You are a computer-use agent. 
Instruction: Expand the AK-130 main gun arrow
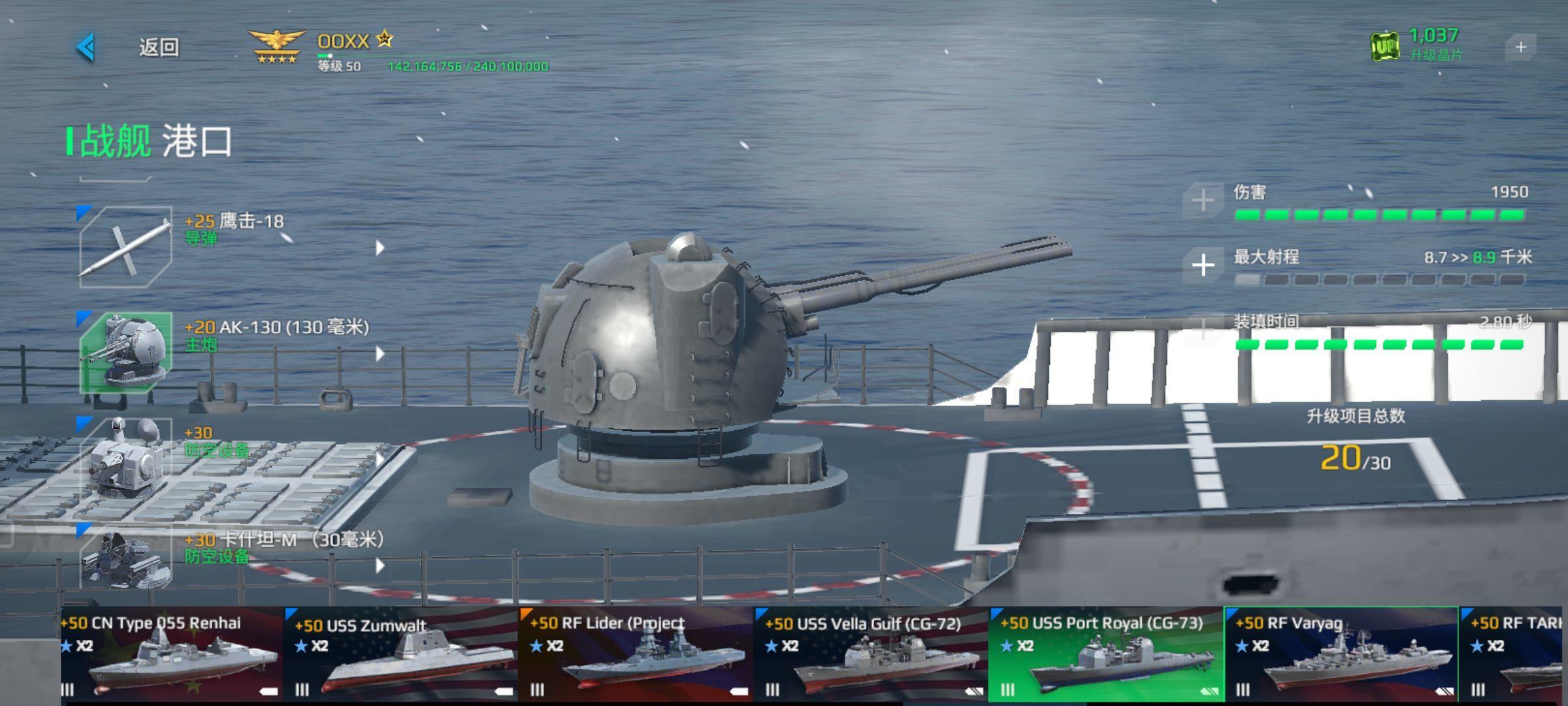(380, 354)
